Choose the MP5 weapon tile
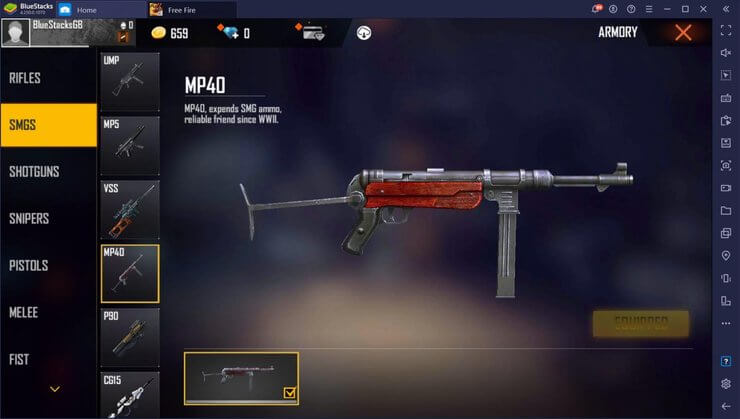This screenshot has height=419, width=740. pos(130,146)
